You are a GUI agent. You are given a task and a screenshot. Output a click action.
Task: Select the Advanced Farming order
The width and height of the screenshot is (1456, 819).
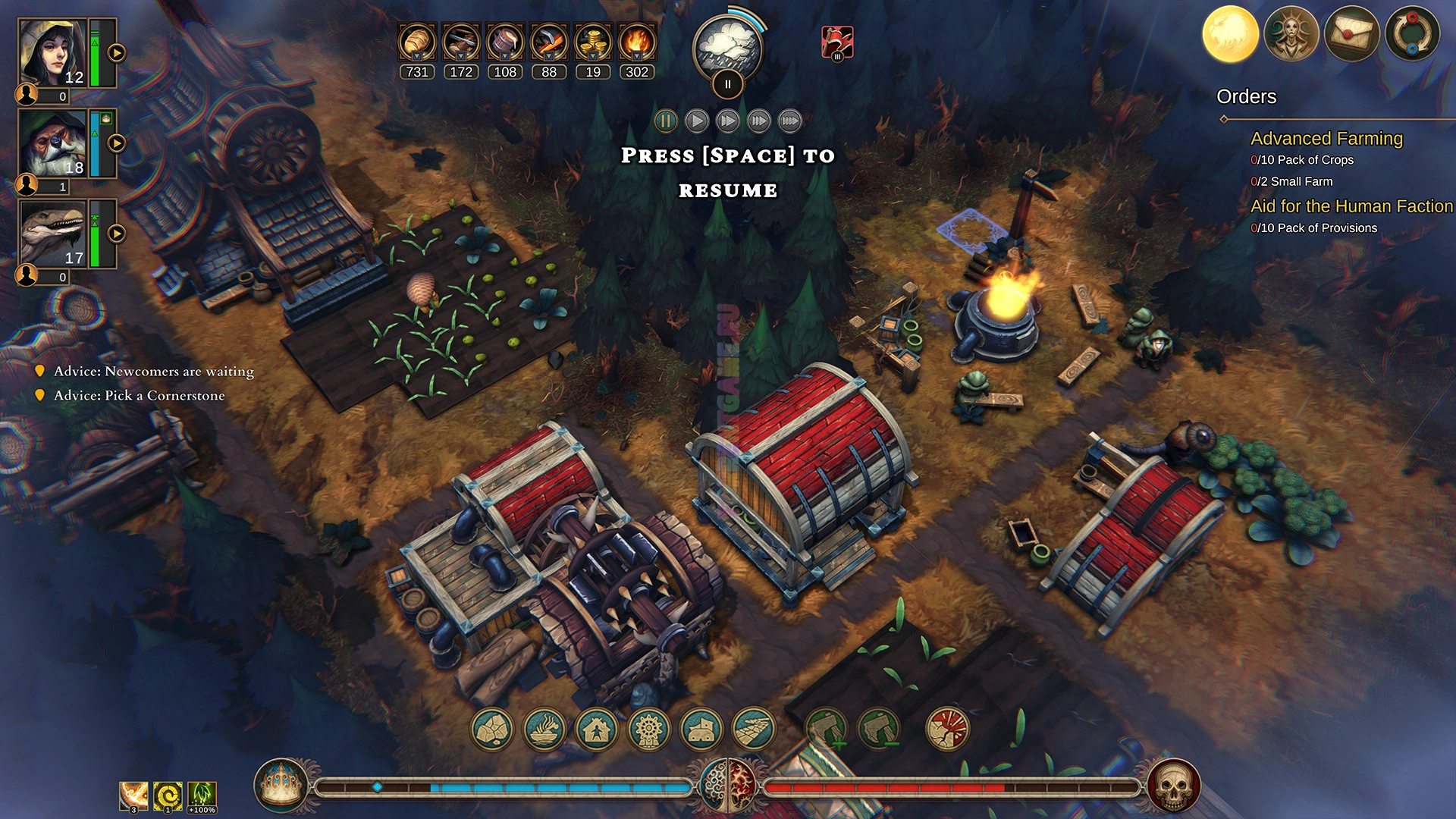click(1326, 139)
